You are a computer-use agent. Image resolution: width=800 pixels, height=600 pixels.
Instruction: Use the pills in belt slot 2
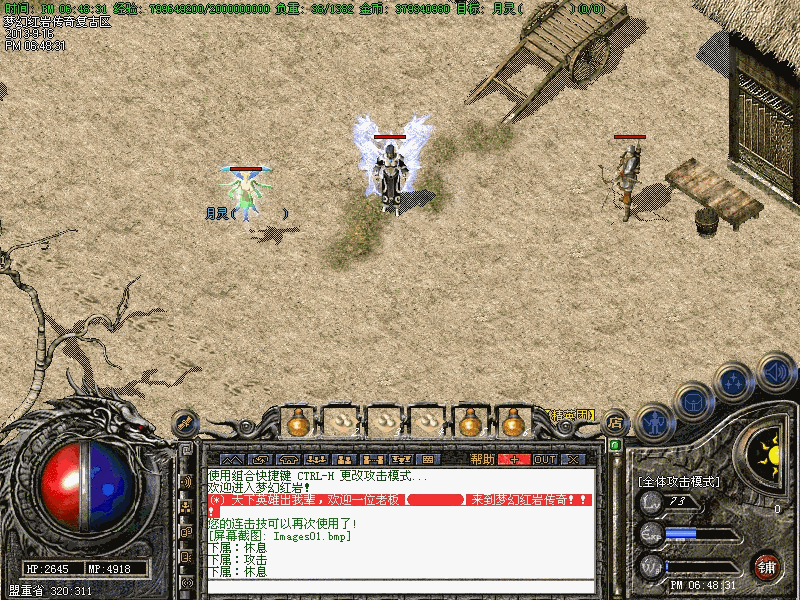click(341, 423)
